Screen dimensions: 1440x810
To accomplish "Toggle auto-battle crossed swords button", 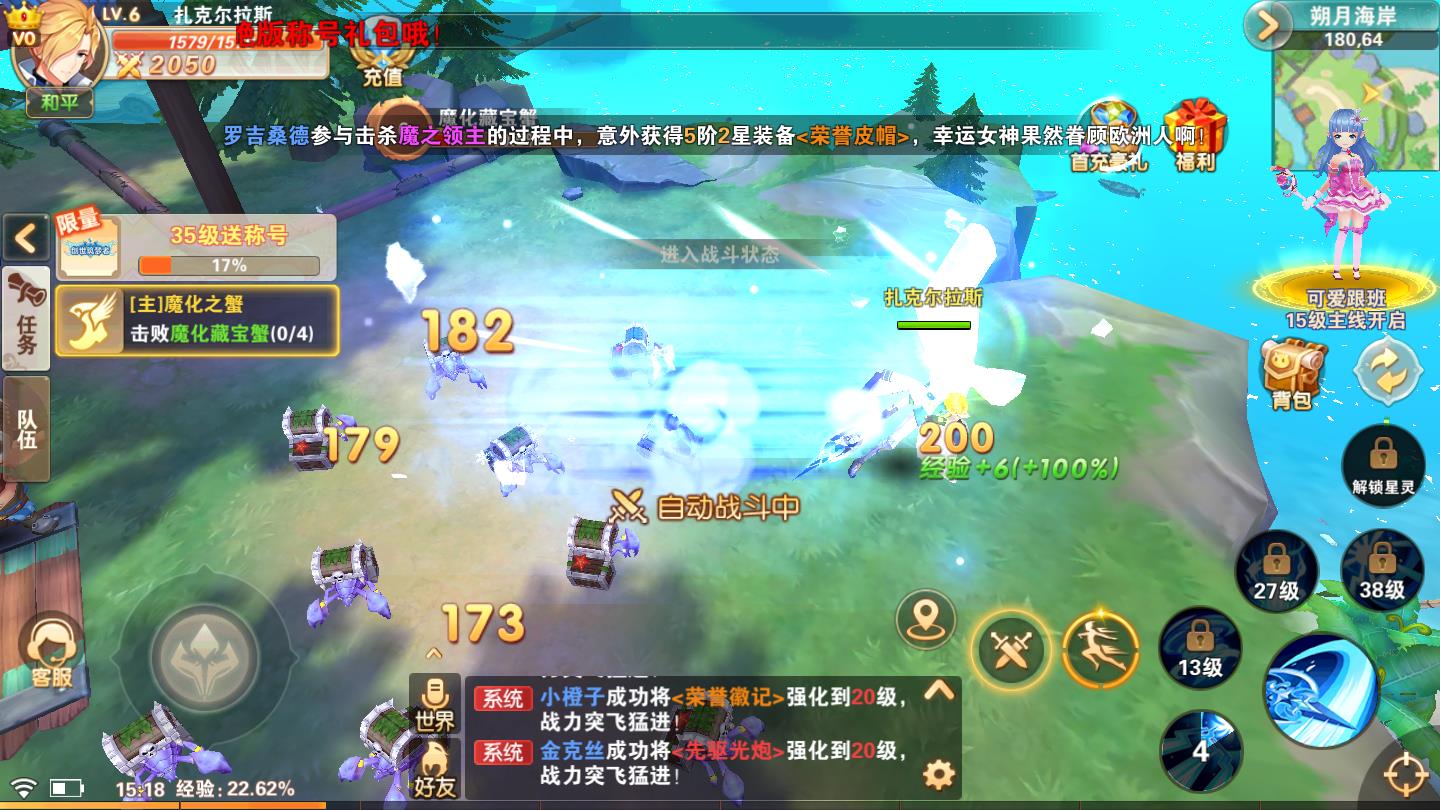I will [1011, 651].
